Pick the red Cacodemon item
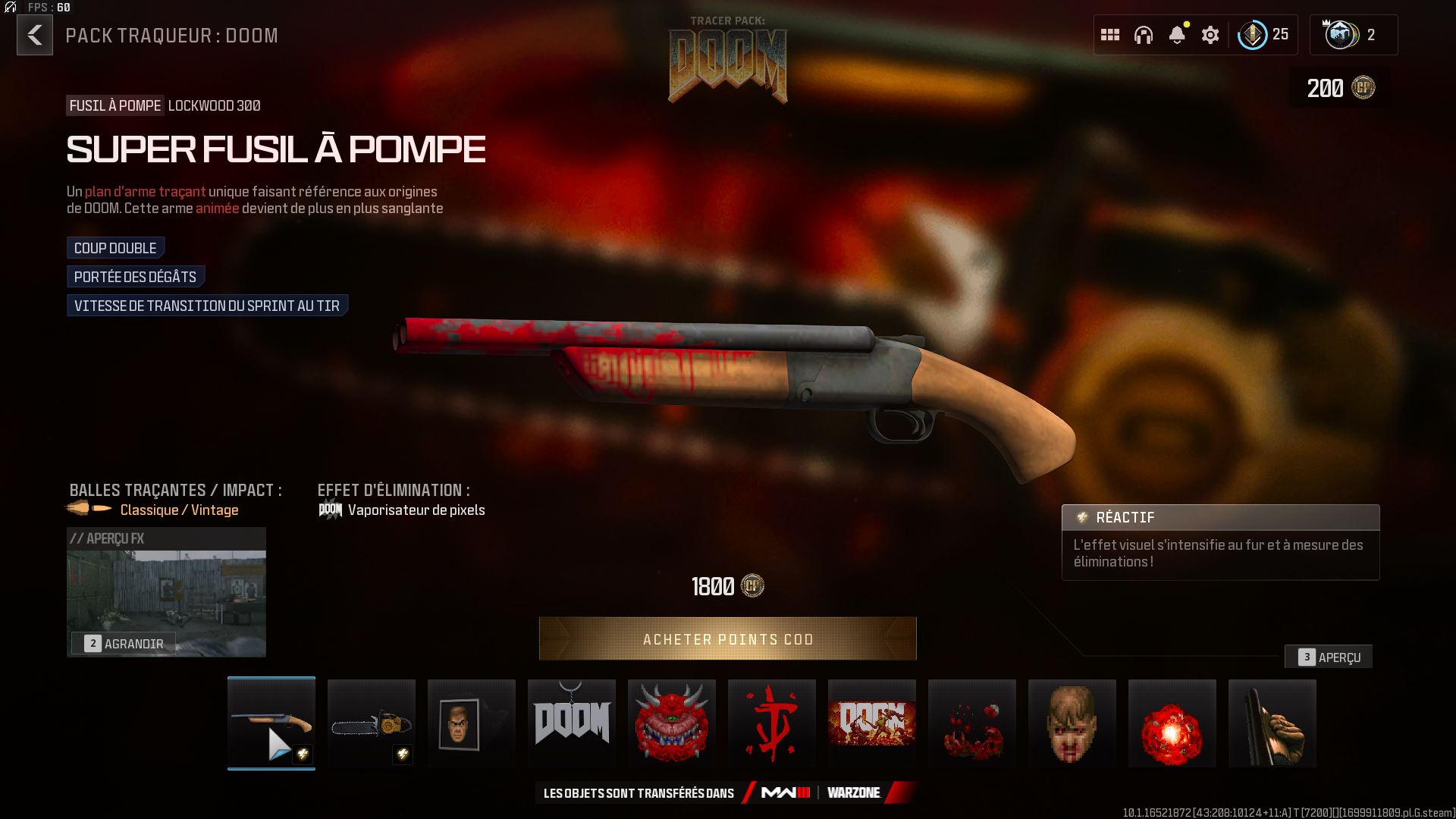 click(x=672, y=723)
